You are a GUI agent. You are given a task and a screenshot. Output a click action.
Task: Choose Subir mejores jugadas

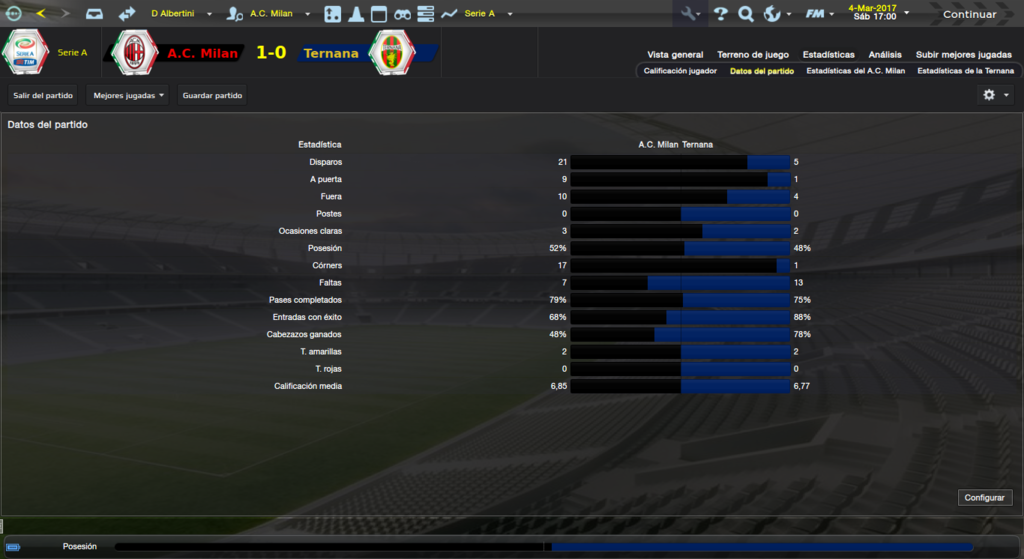tap(964, 55)
